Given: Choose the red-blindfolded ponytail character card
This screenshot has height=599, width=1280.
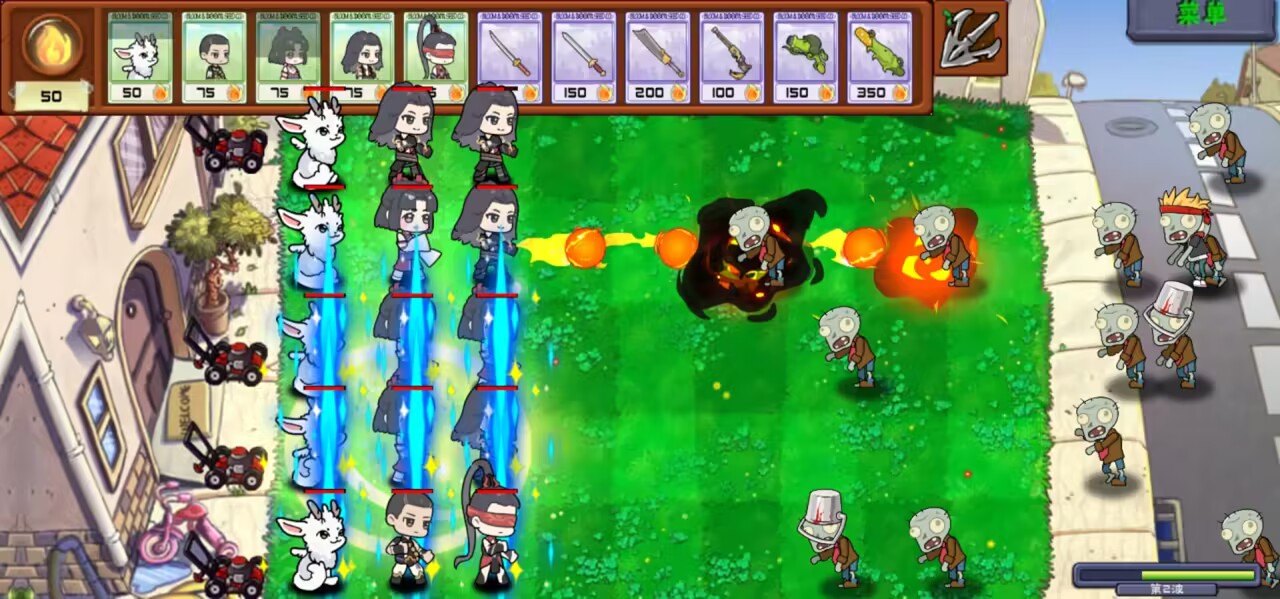Looking at the screenshot, I should tap(436, 57).
